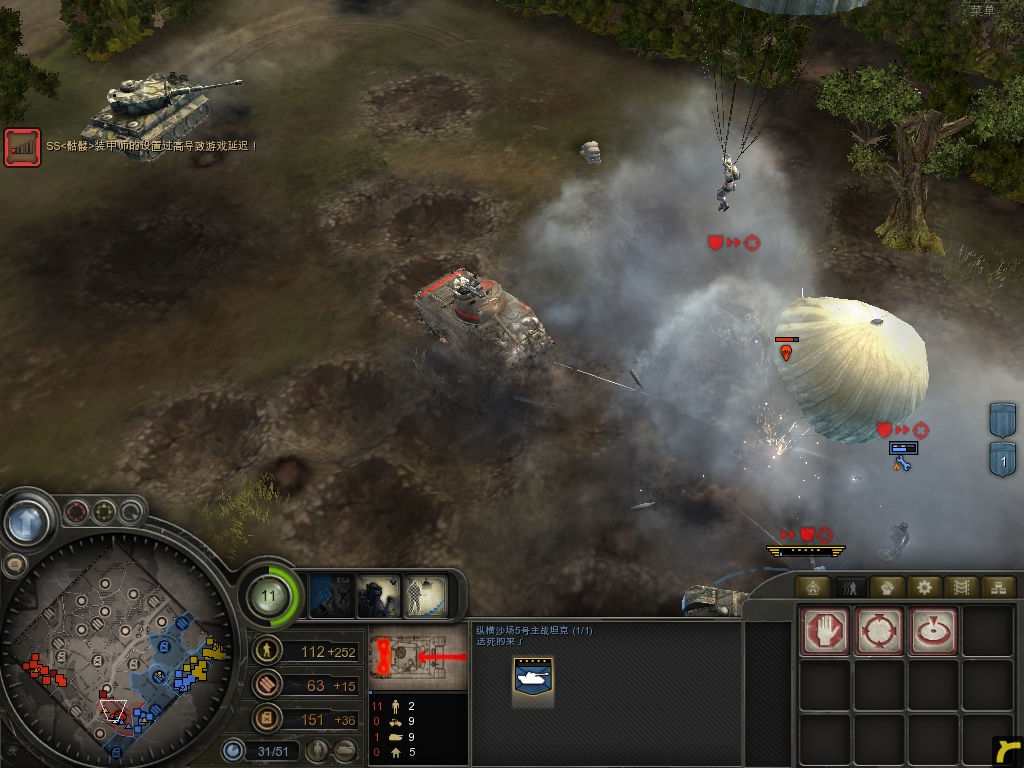This screenshot has width=1024, height=768.
Task: Open the blue arrow commander panel button
Action: (x=27, y=521)
